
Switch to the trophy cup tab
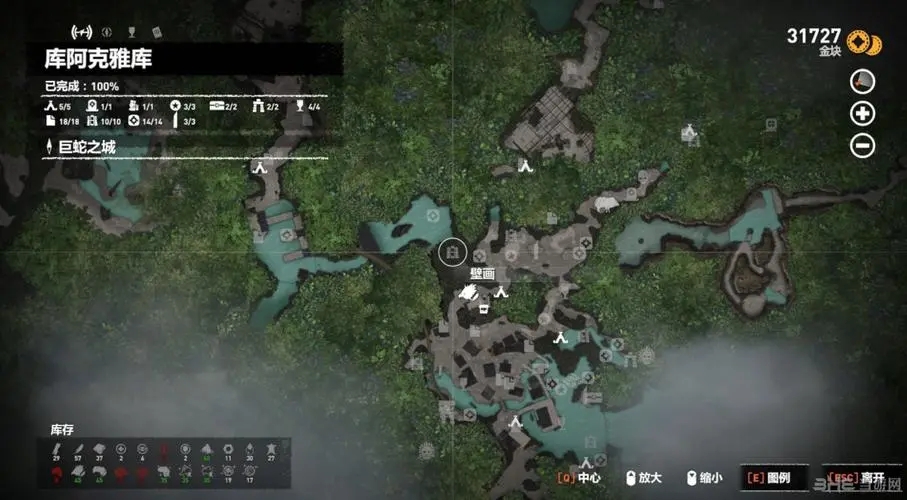pos(132,31)
